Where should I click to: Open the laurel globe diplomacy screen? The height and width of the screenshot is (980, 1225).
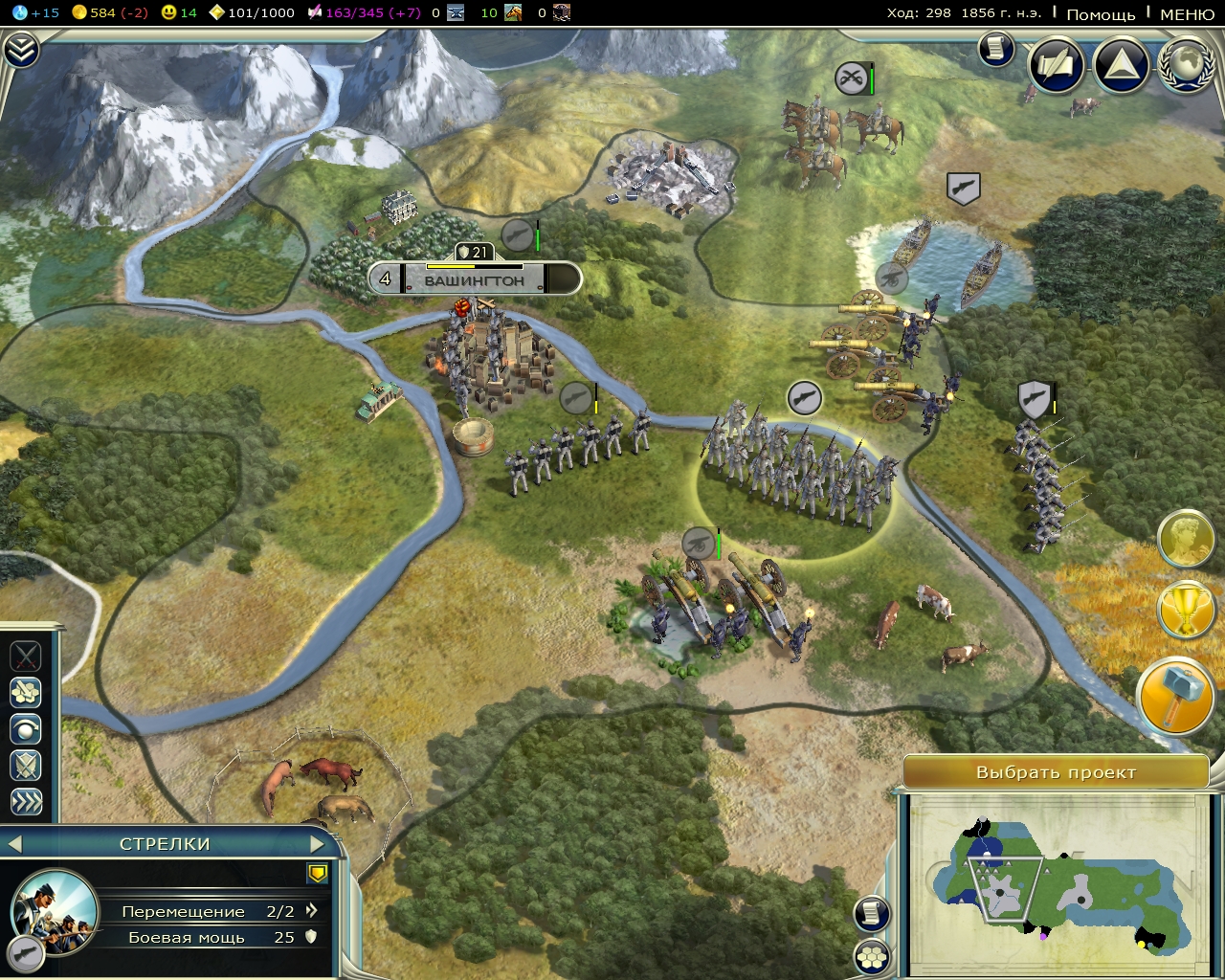click(1187, 65)
